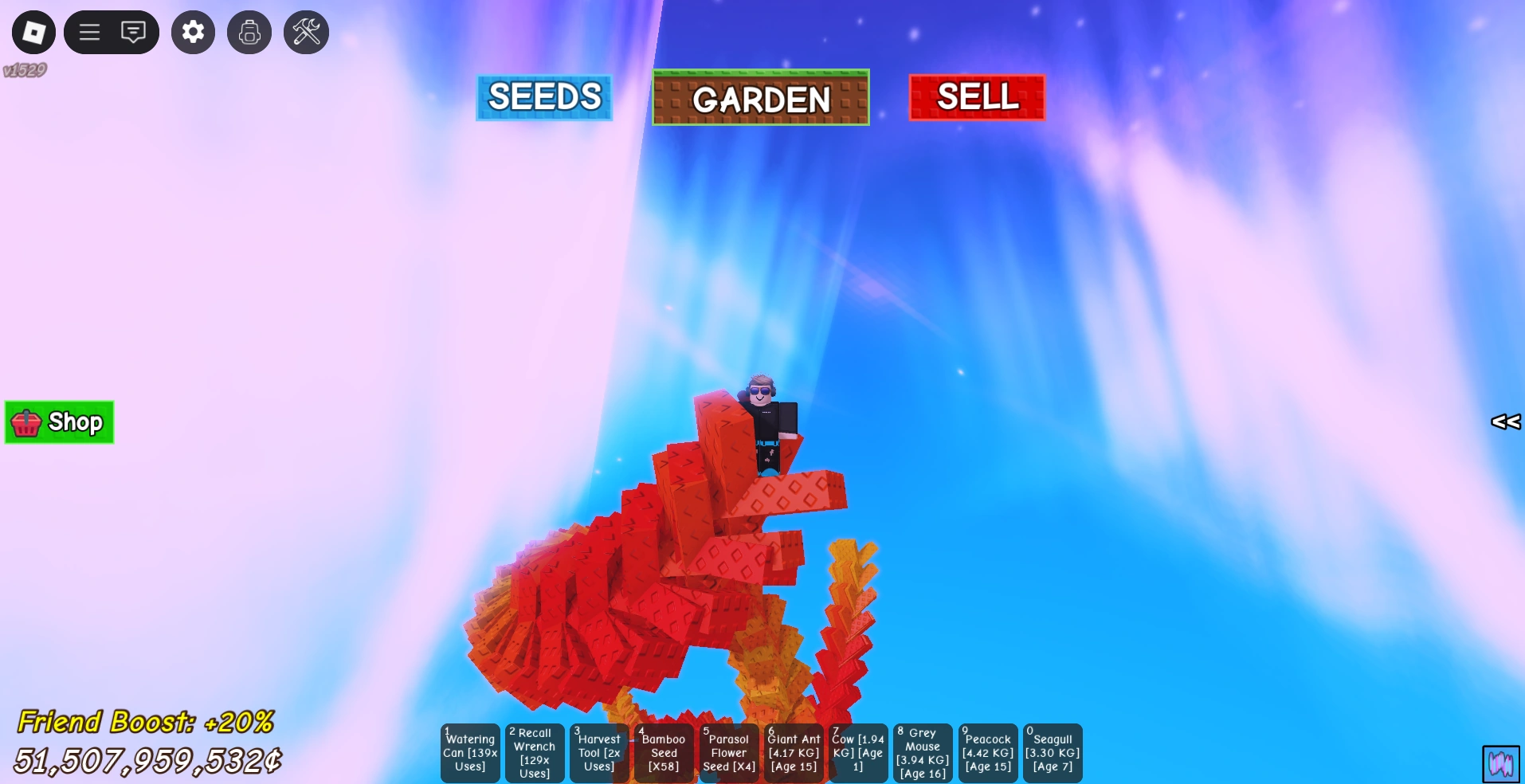The width and height of the screenshot is (1525, 784).
Task: Collapse the right side panel arrow
Action: [x=1504, y=422]
